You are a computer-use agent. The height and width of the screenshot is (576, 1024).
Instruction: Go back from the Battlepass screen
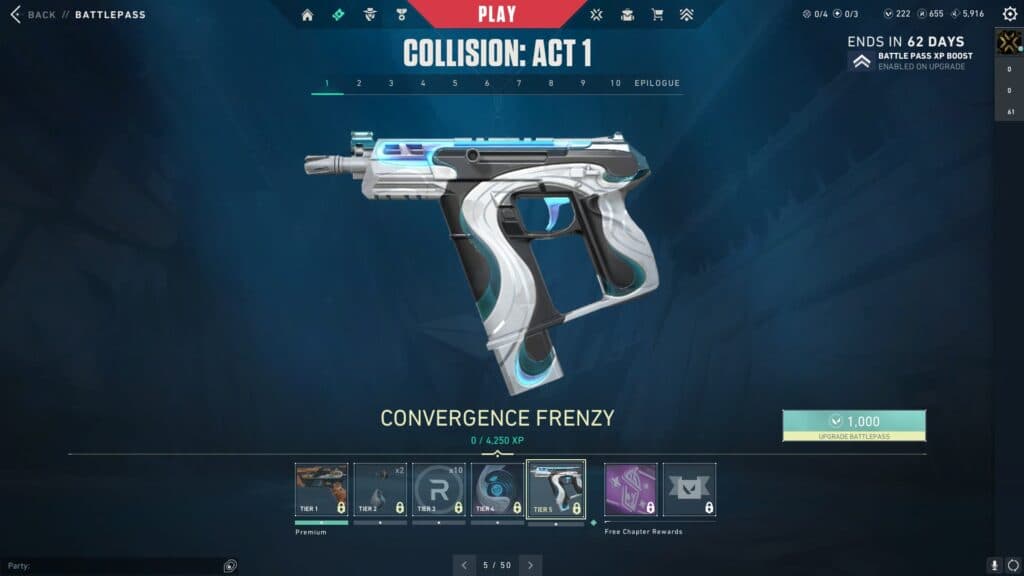click(x=33, y=15)
